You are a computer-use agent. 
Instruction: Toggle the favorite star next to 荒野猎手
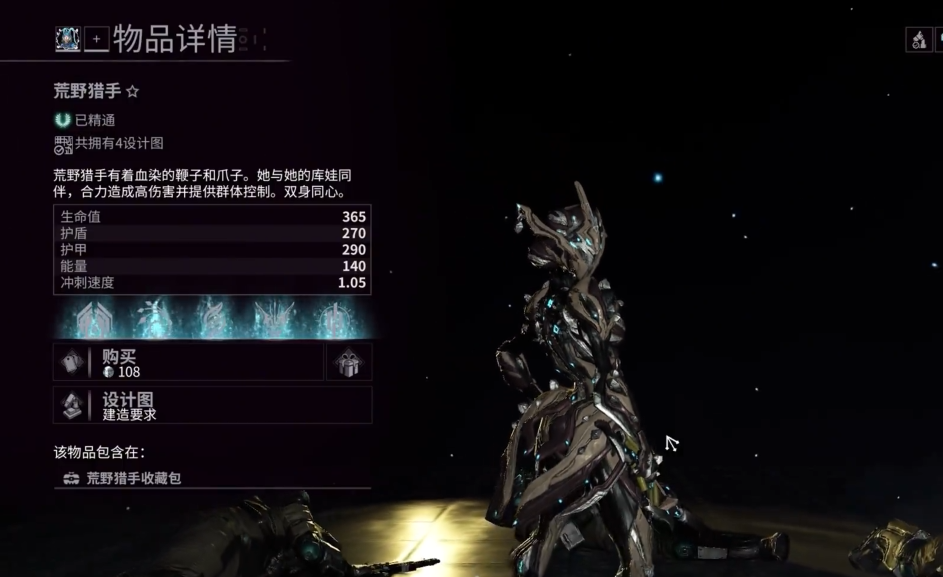pyautogui.click(x=132, y=92)
